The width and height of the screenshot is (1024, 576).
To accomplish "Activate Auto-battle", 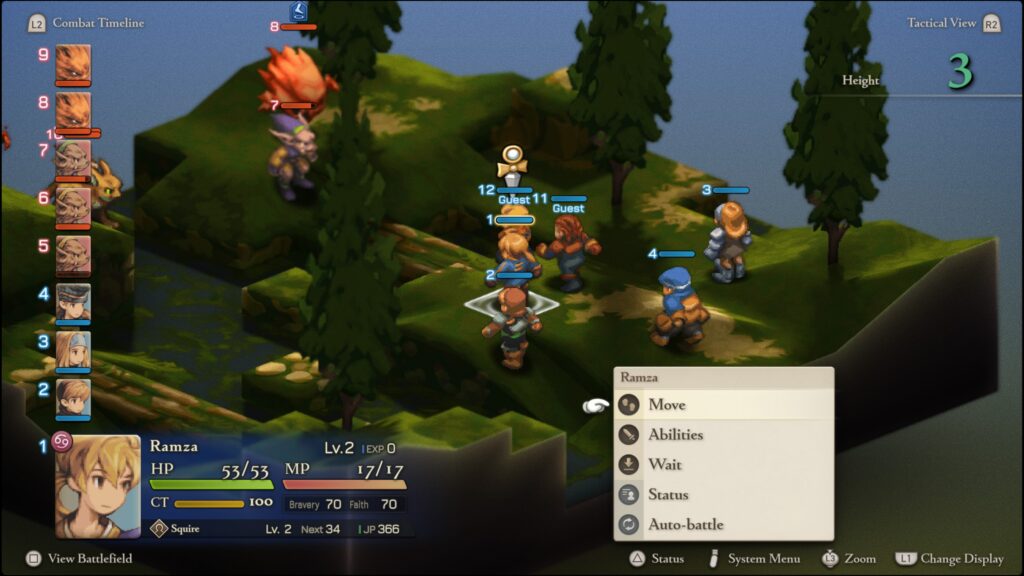I will 685,525.
